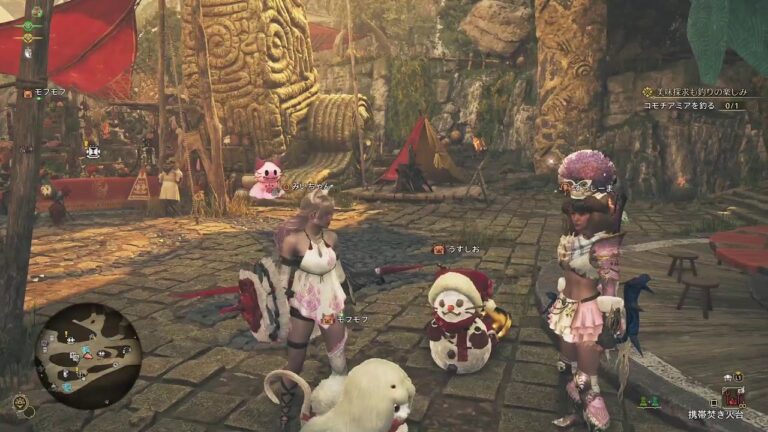Open the circular minimap
The height and width of the screenshot is (432, 768).
[x=87, y=350]
